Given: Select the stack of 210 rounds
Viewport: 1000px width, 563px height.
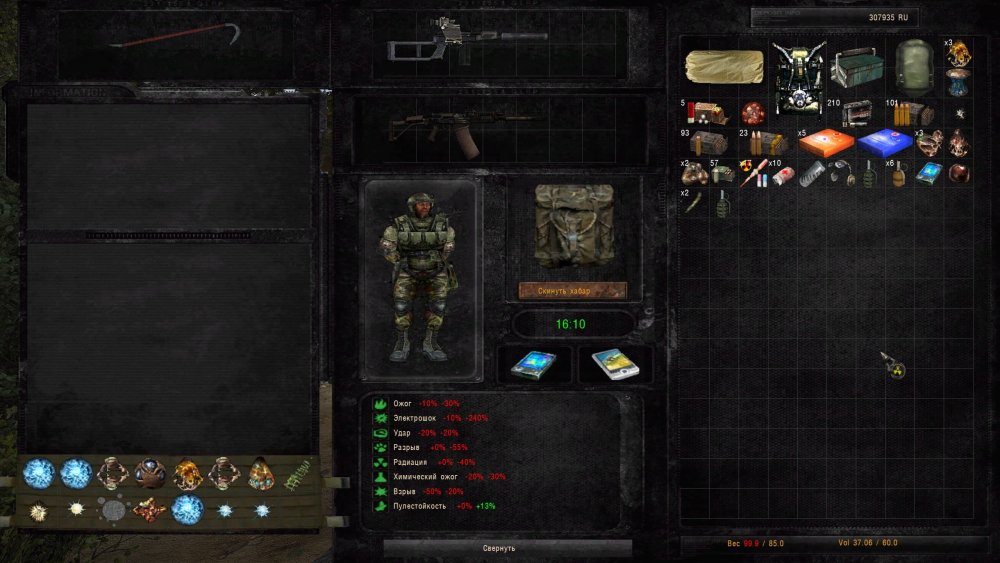Looking at the screenshot, I should [857, 113].
